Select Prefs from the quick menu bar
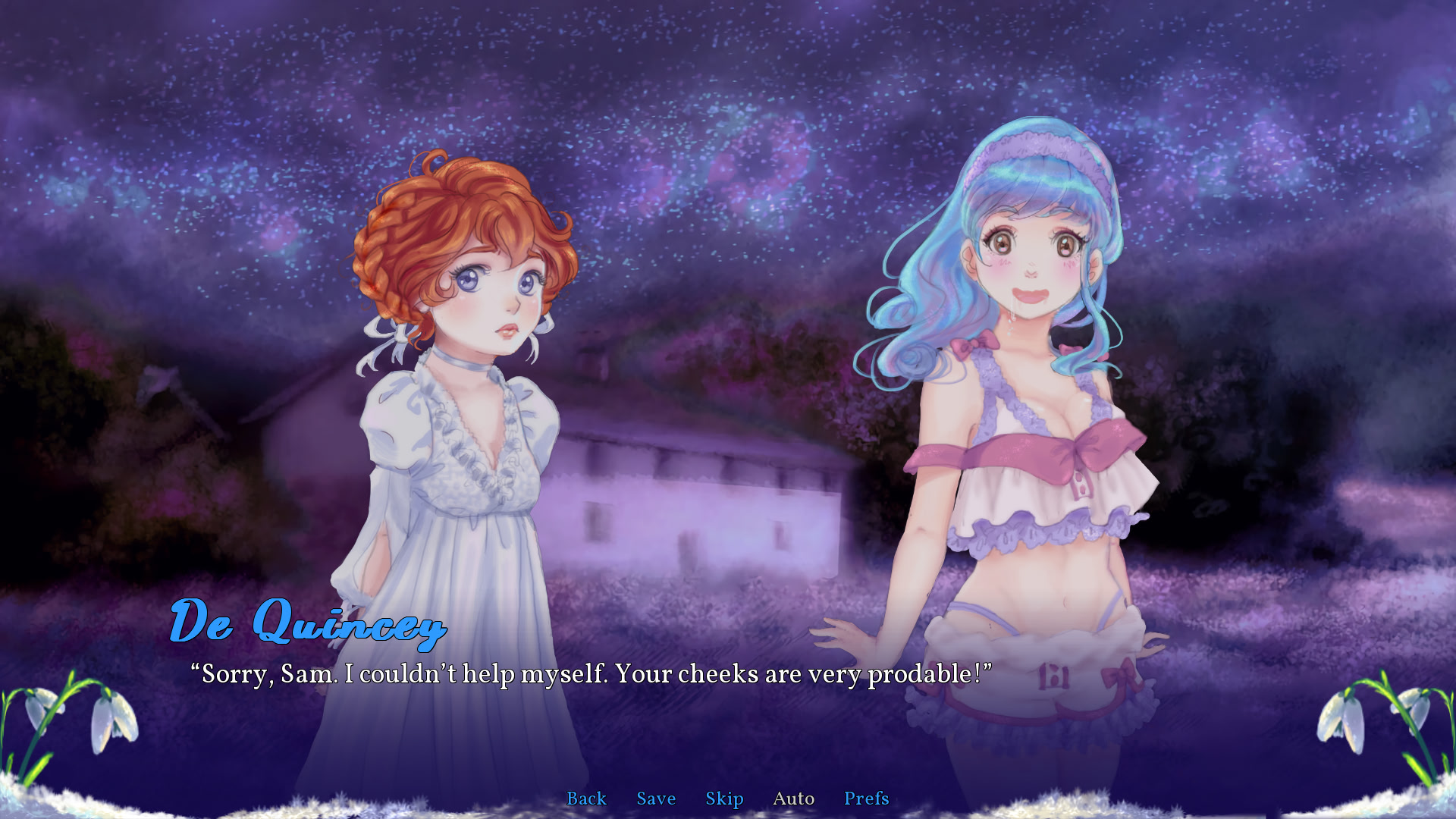1456x819 pixels. (866, 799)
